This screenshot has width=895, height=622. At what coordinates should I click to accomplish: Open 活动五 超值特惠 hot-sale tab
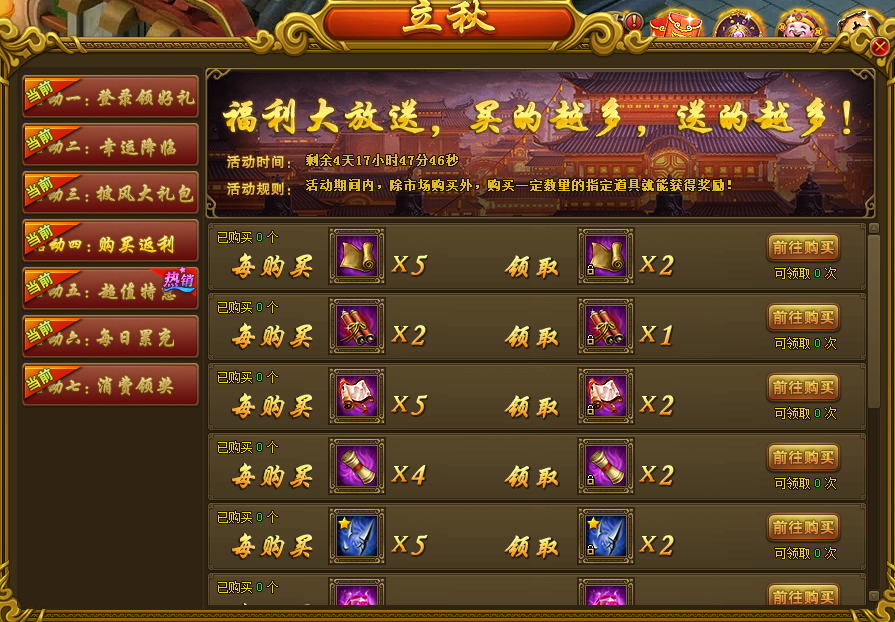click(111, 290)
